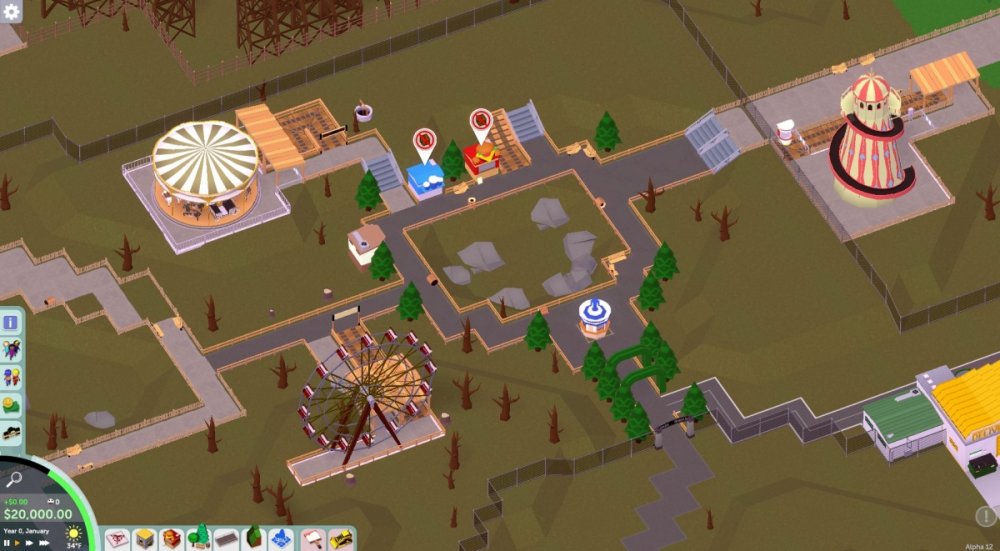Show the guests list
This screenshot has height=551, width=1000.
(12, 350)
